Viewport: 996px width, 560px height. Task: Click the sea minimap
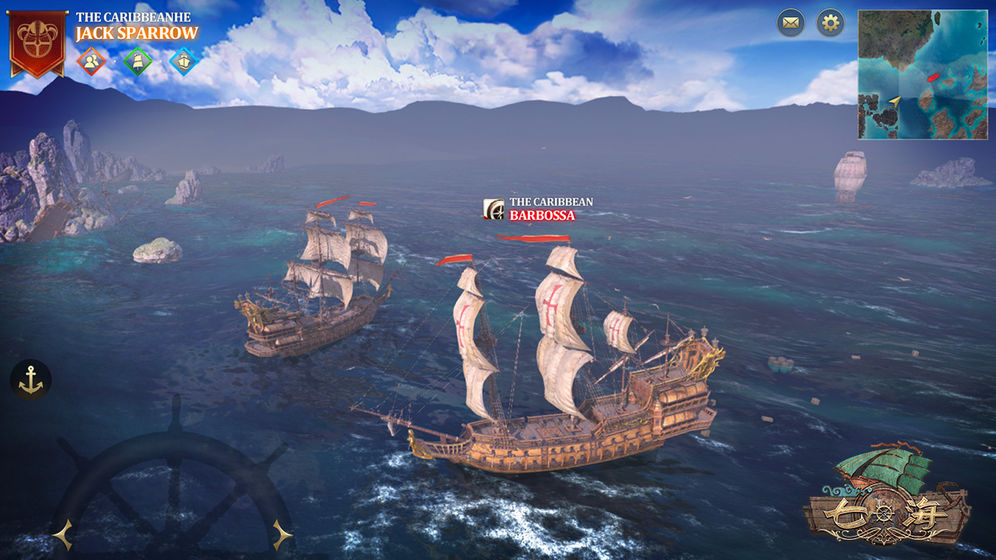point(922,75)
